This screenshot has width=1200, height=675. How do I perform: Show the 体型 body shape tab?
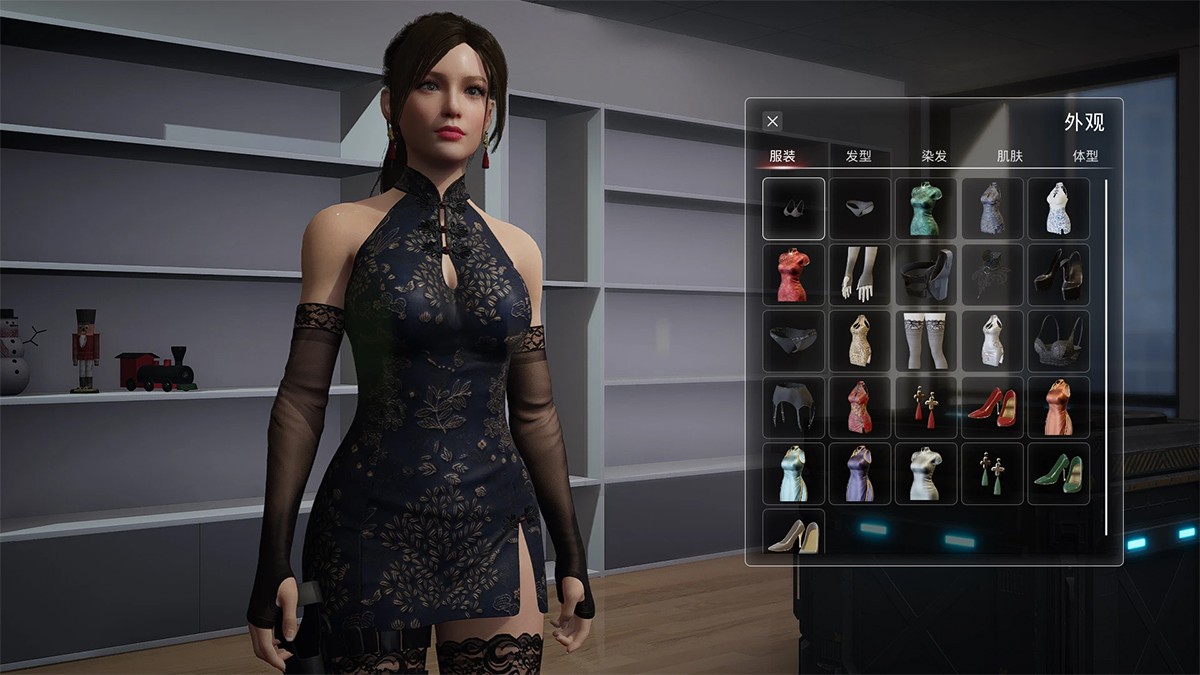click(x=1085, y=156)
